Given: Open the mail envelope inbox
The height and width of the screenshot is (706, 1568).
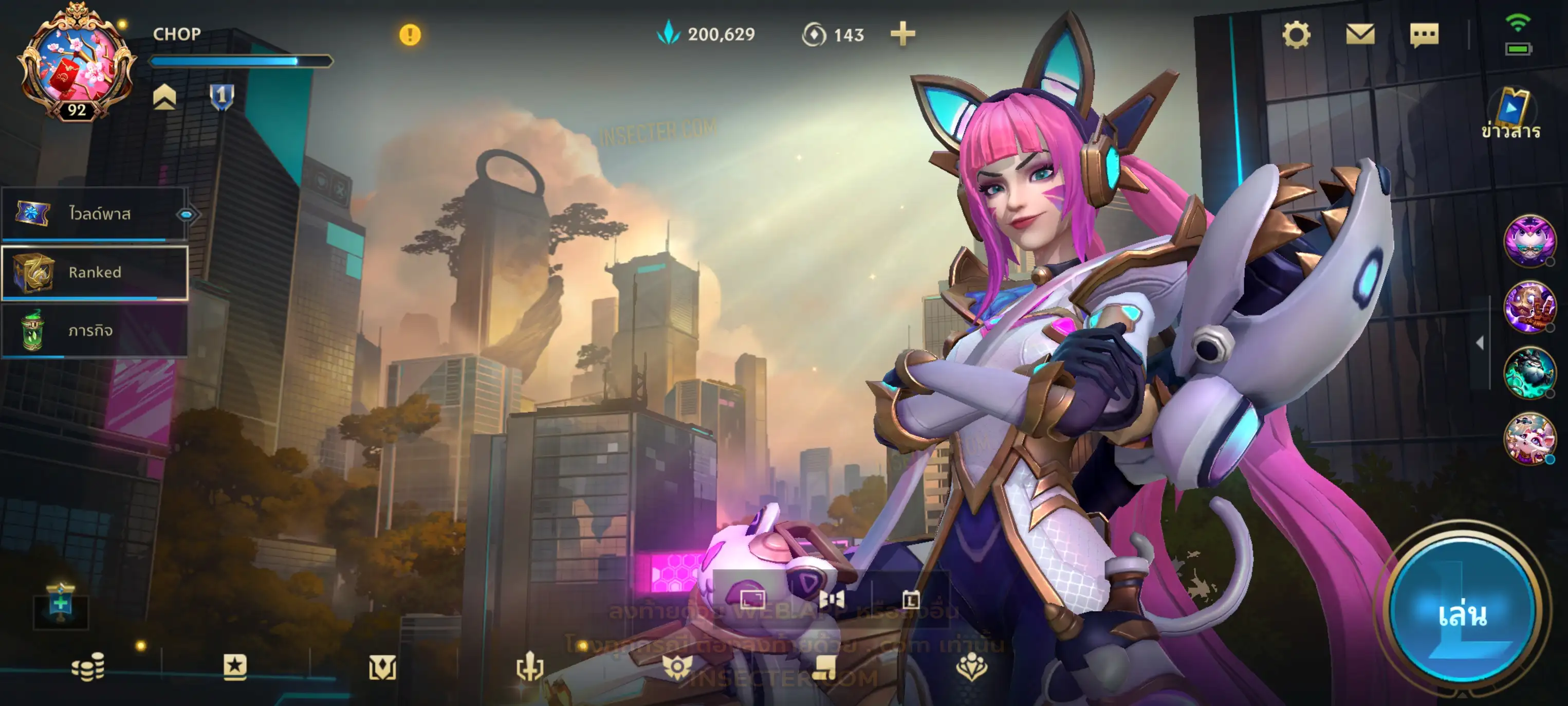Looking at the screenshot, I should pos(1360,35).
